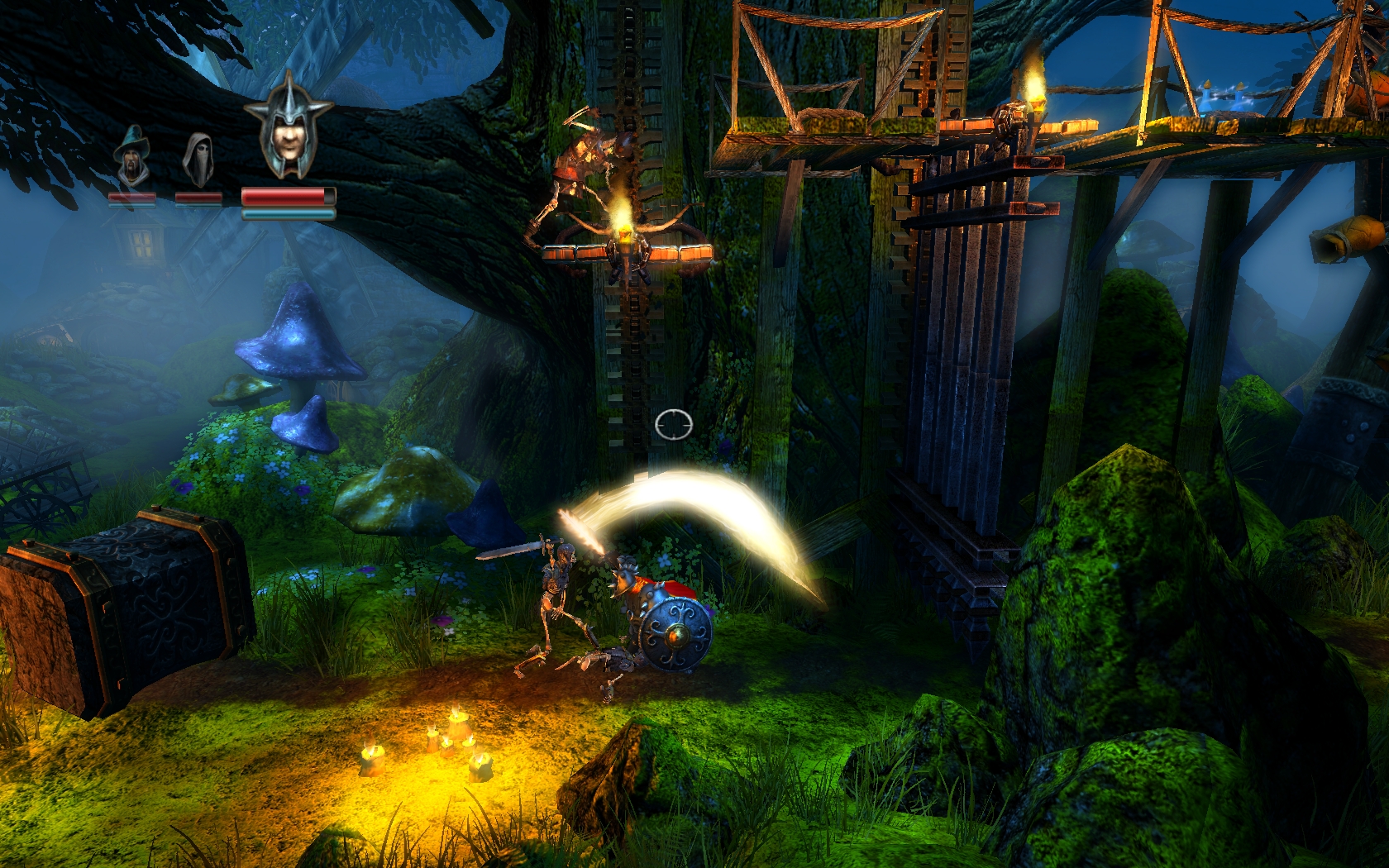Choose the helmeted knight portrait
Viewport: 1389px width, 868px height.
tap(289, 126)
